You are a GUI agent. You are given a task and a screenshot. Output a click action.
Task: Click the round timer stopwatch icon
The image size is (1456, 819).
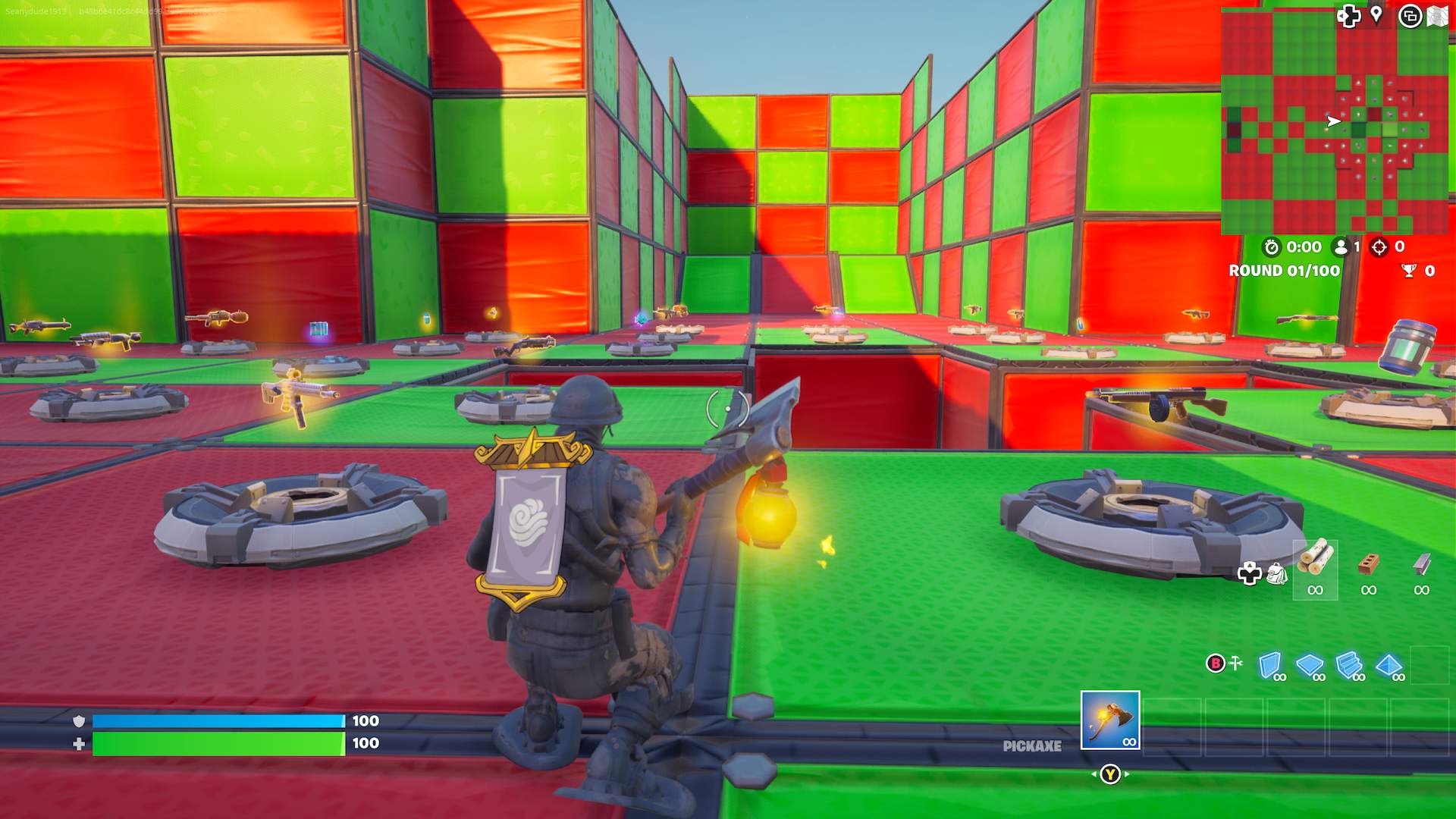[x=1271, y=248]
